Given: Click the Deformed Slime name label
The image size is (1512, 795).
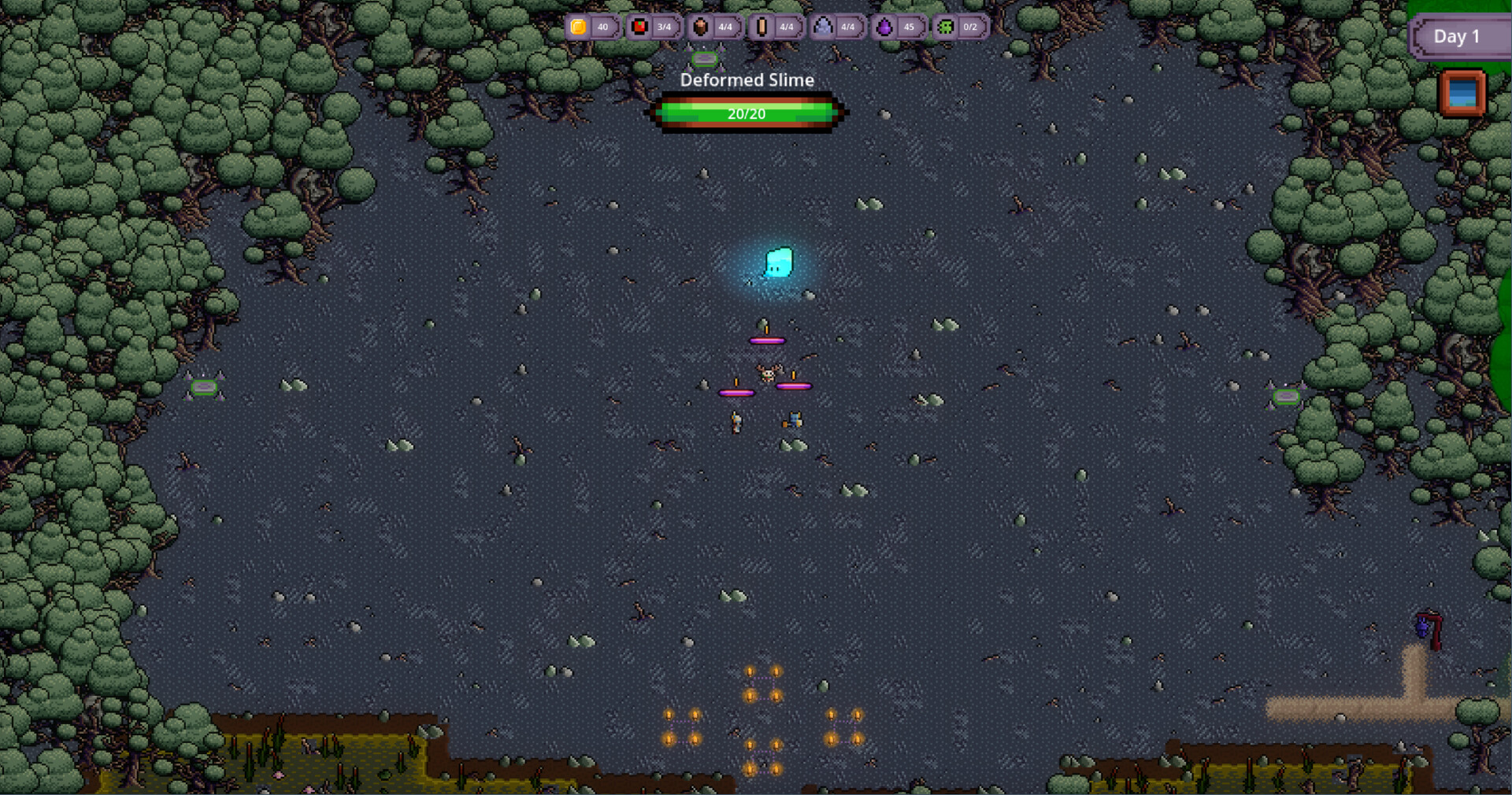Looking at the screenshot, I should click(x=747, y=79).
